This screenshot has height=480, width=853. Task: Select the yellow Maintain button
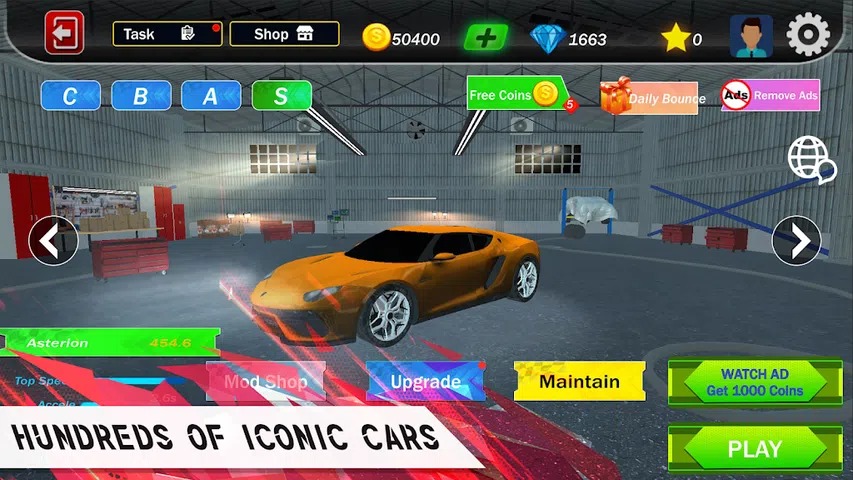click(579, 381)
